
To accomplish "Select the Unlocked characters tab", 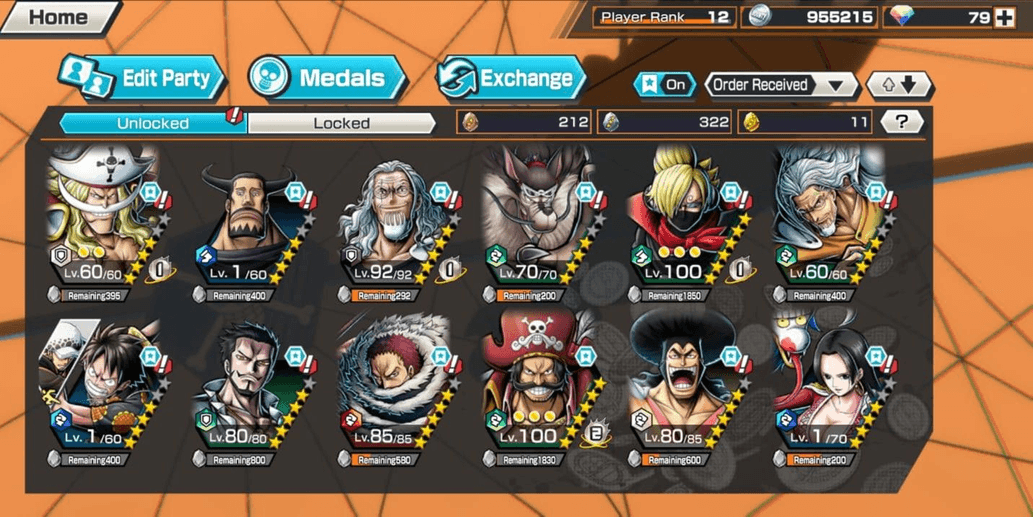I will point(153,123).
